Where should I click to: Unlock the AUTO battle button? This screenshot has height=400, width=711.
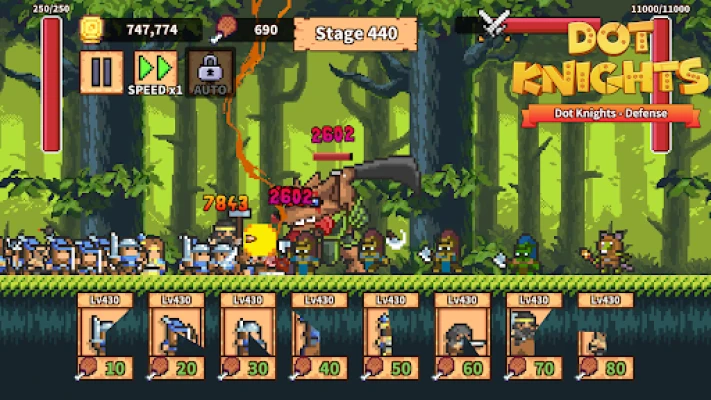point(210,72)
